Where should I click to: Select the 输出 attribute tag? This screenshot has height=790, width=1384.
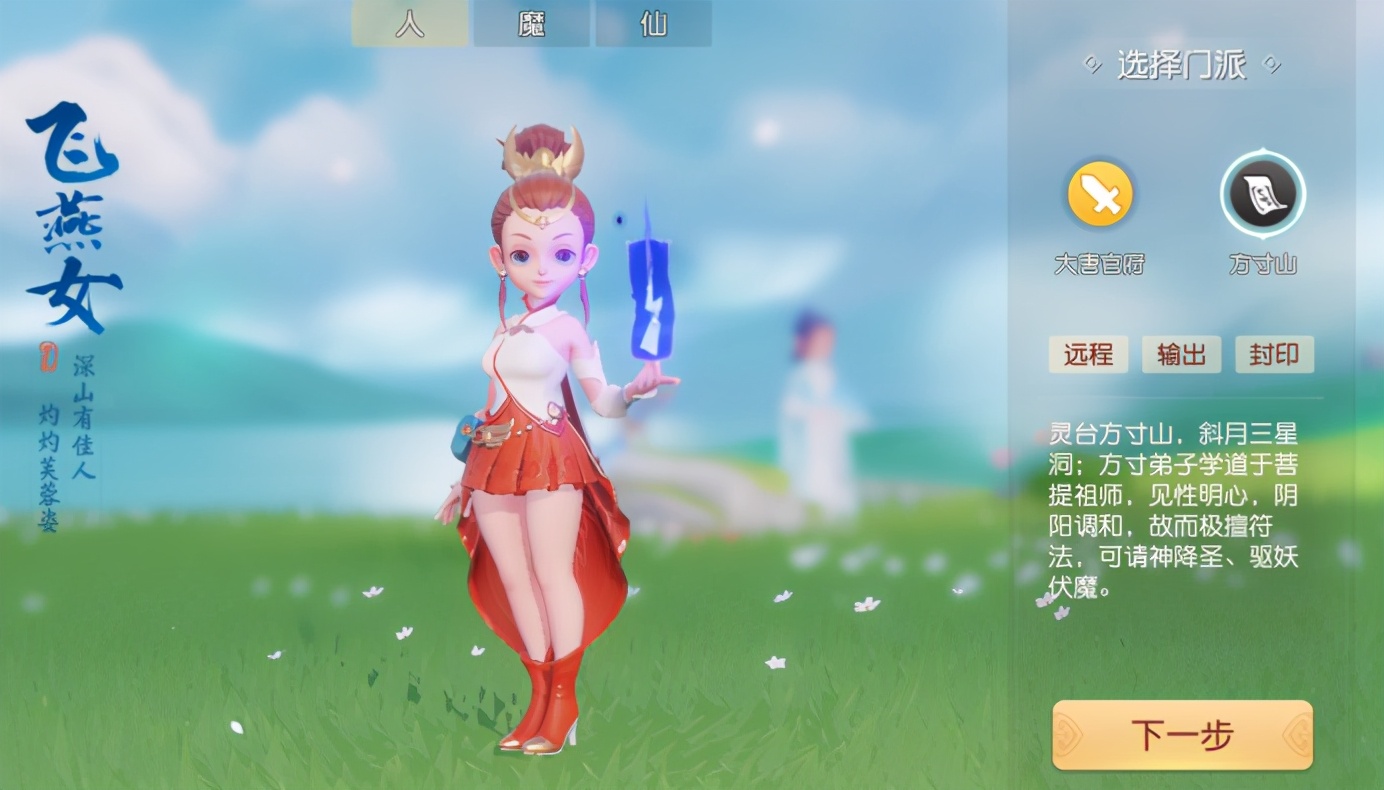point(1181,355)
